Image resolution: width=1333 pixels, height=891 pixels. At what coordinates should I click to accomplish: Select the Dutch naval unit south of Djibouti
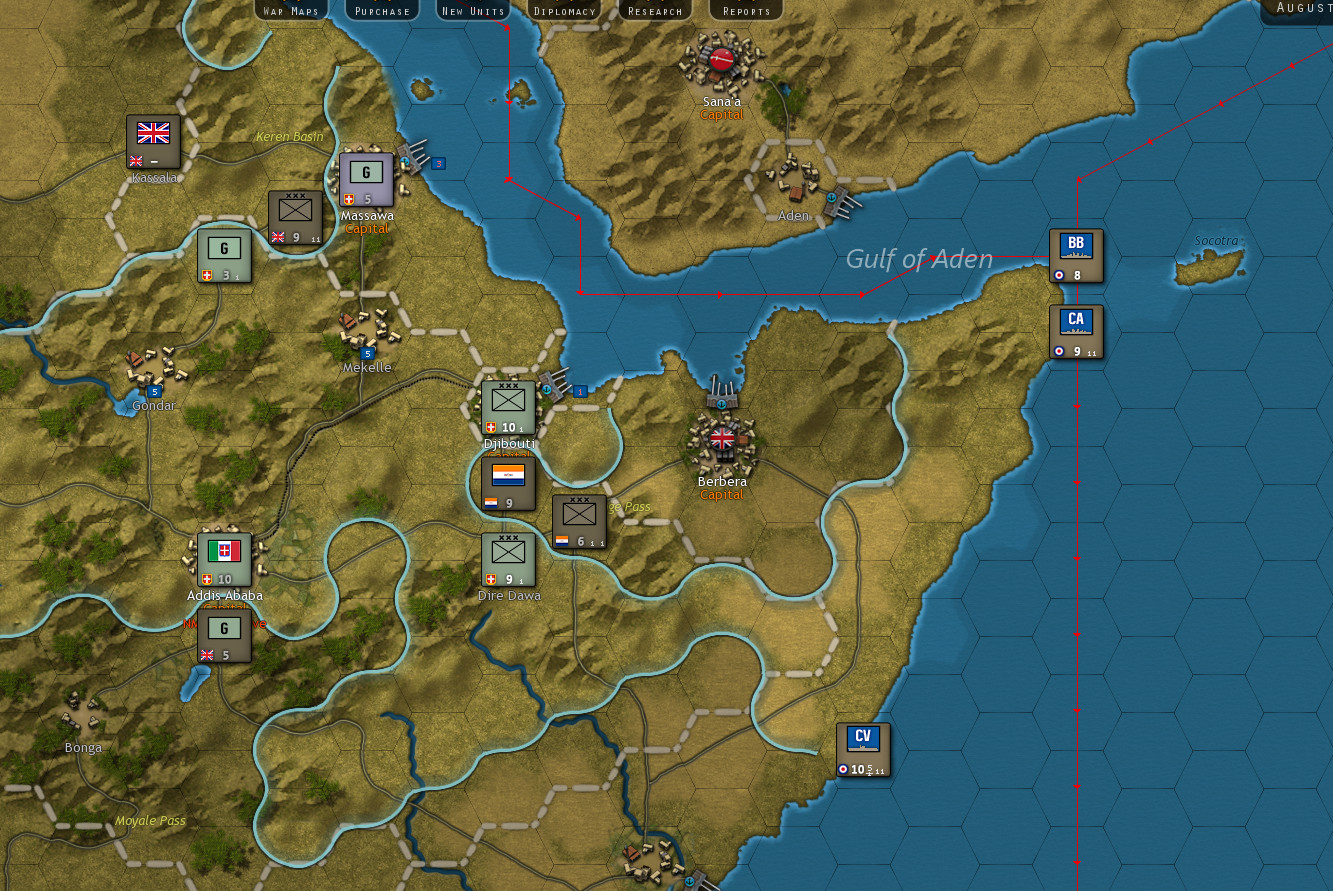pyautogui.click(x=508, y=483)
